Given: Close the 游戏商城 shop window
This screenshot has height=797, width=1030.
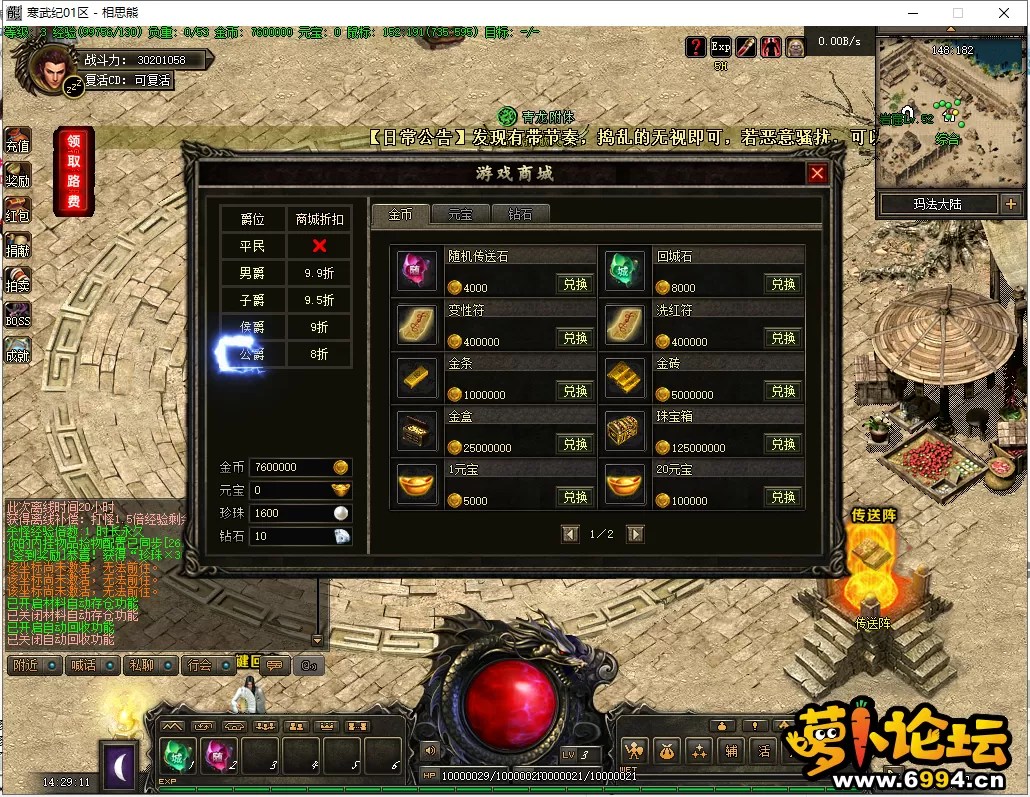Looking at the screenshot, I should tap(817, 174).
